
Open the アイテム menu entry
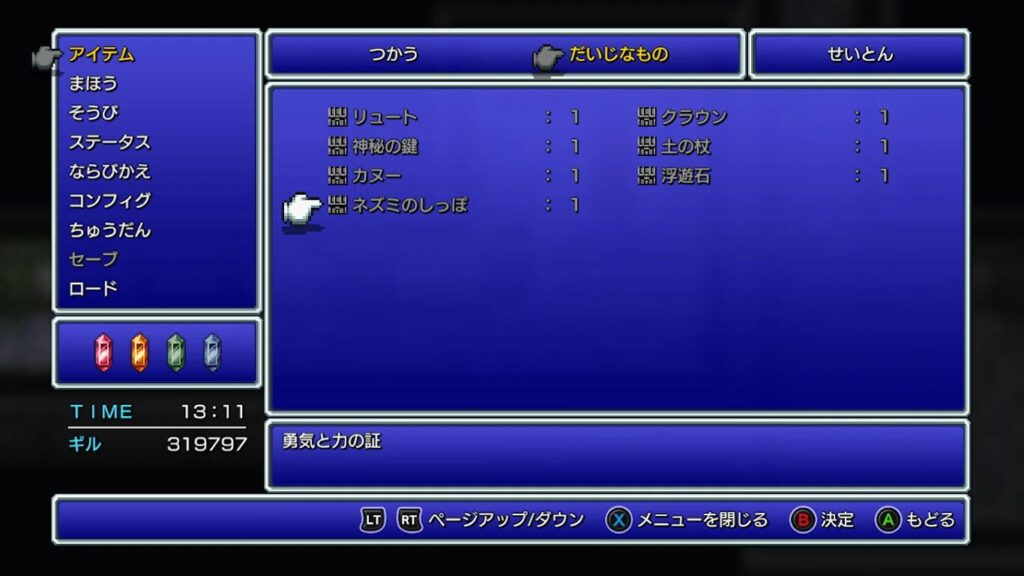pyautogui.click(x=101, y=54)
